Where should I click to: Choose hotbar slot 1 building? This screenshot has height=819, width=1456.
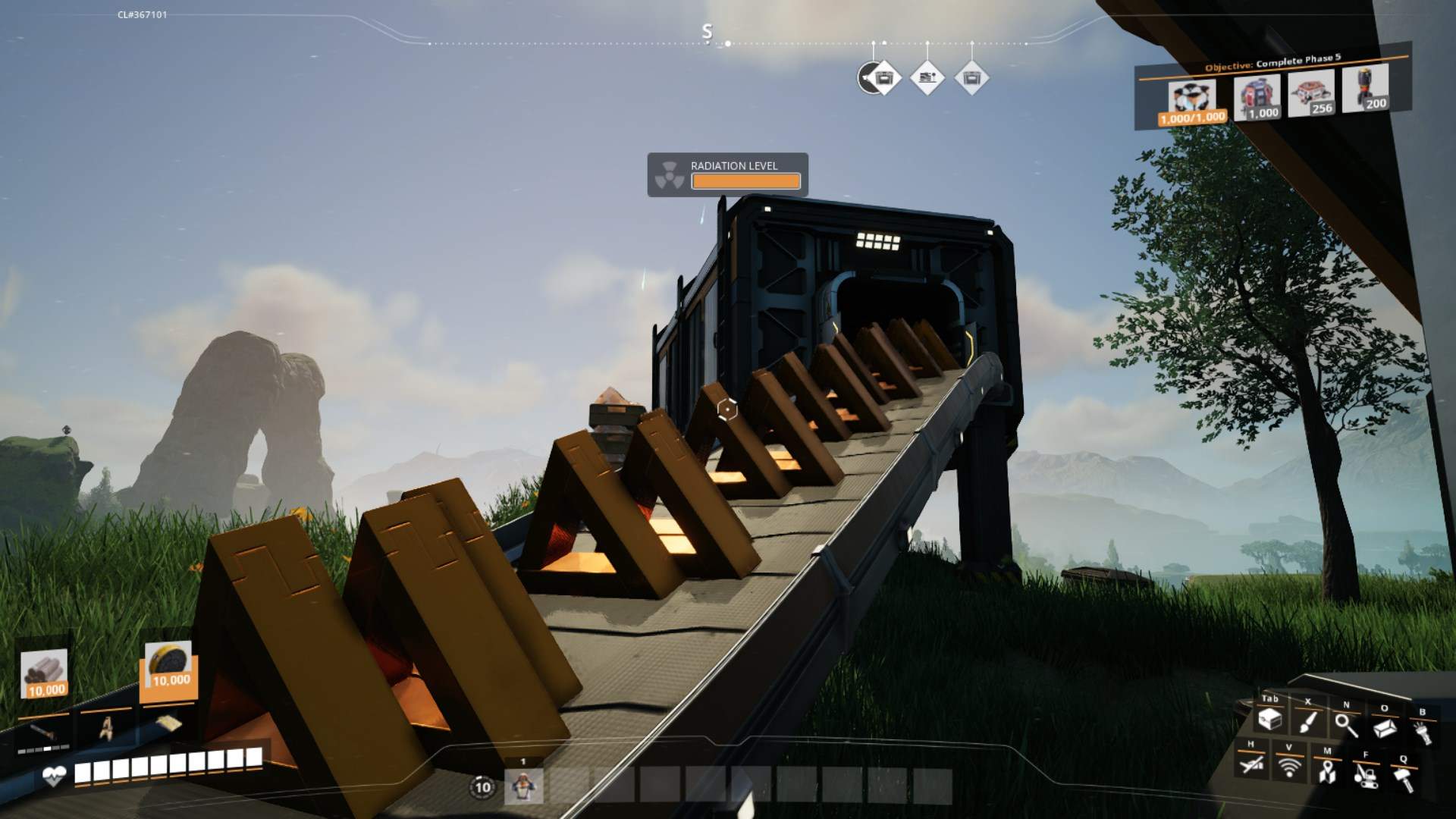click(x=523, y=786)
